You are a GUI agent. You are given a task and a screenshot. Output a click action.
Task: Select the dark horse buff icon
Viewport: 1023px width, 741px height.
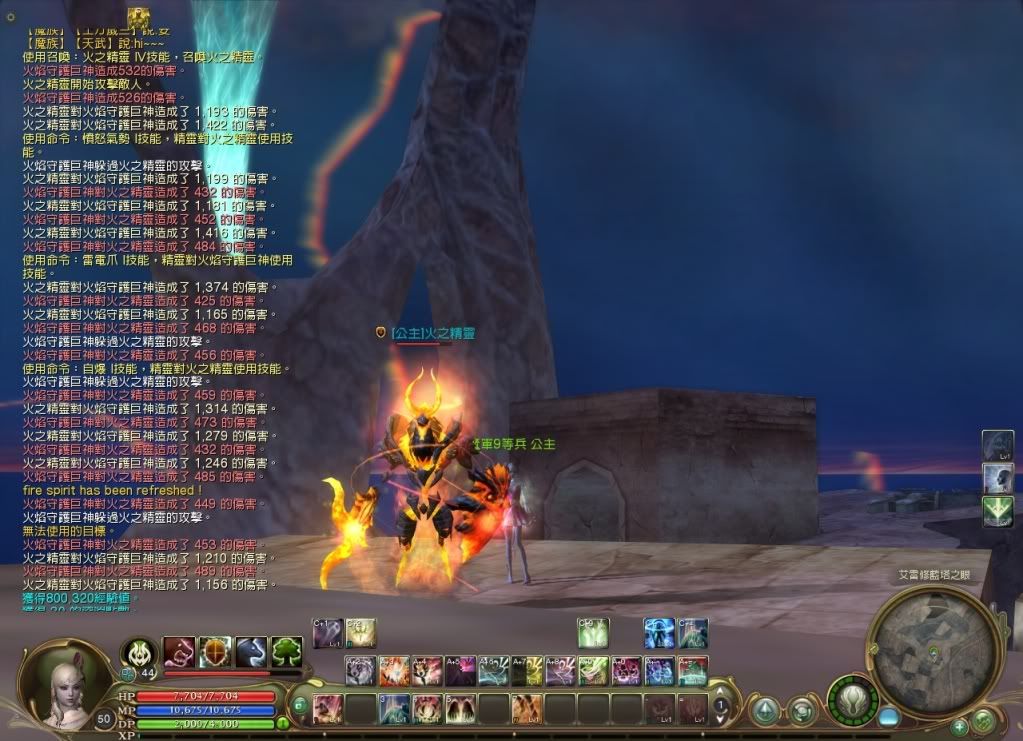[251, 652]
